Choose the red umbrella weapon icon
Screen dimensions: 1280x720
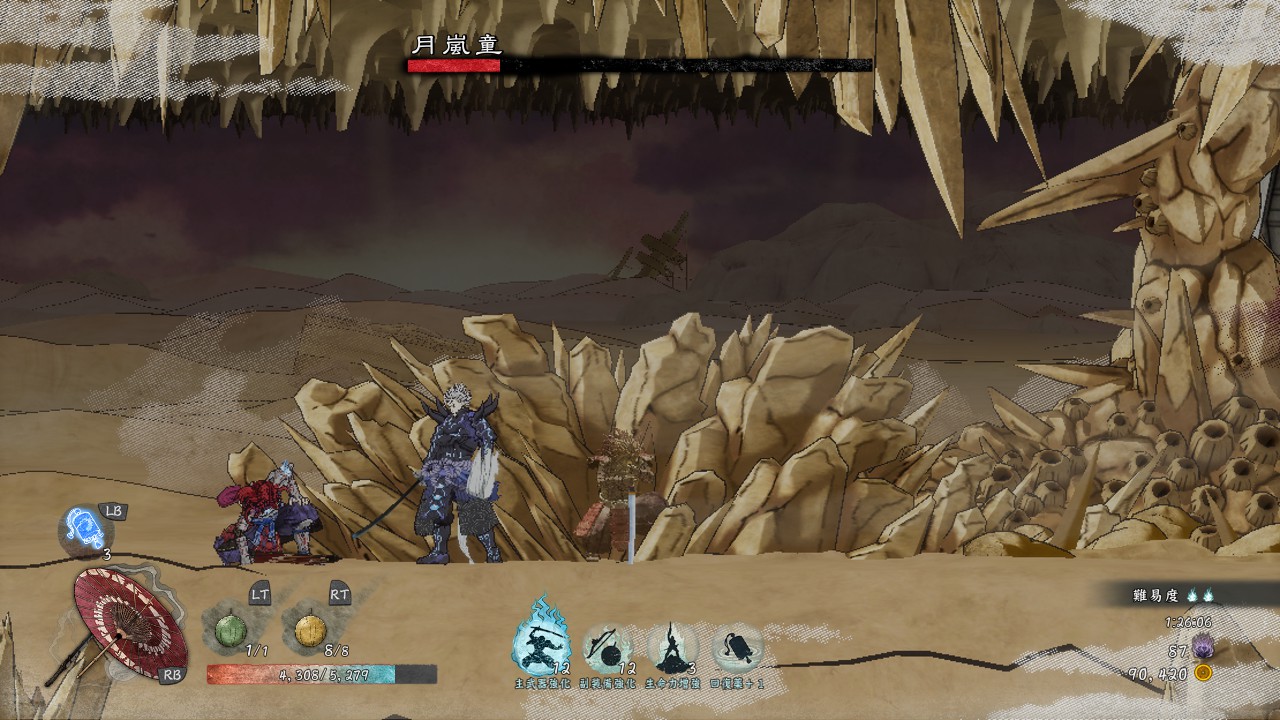(x=128, y=620)
